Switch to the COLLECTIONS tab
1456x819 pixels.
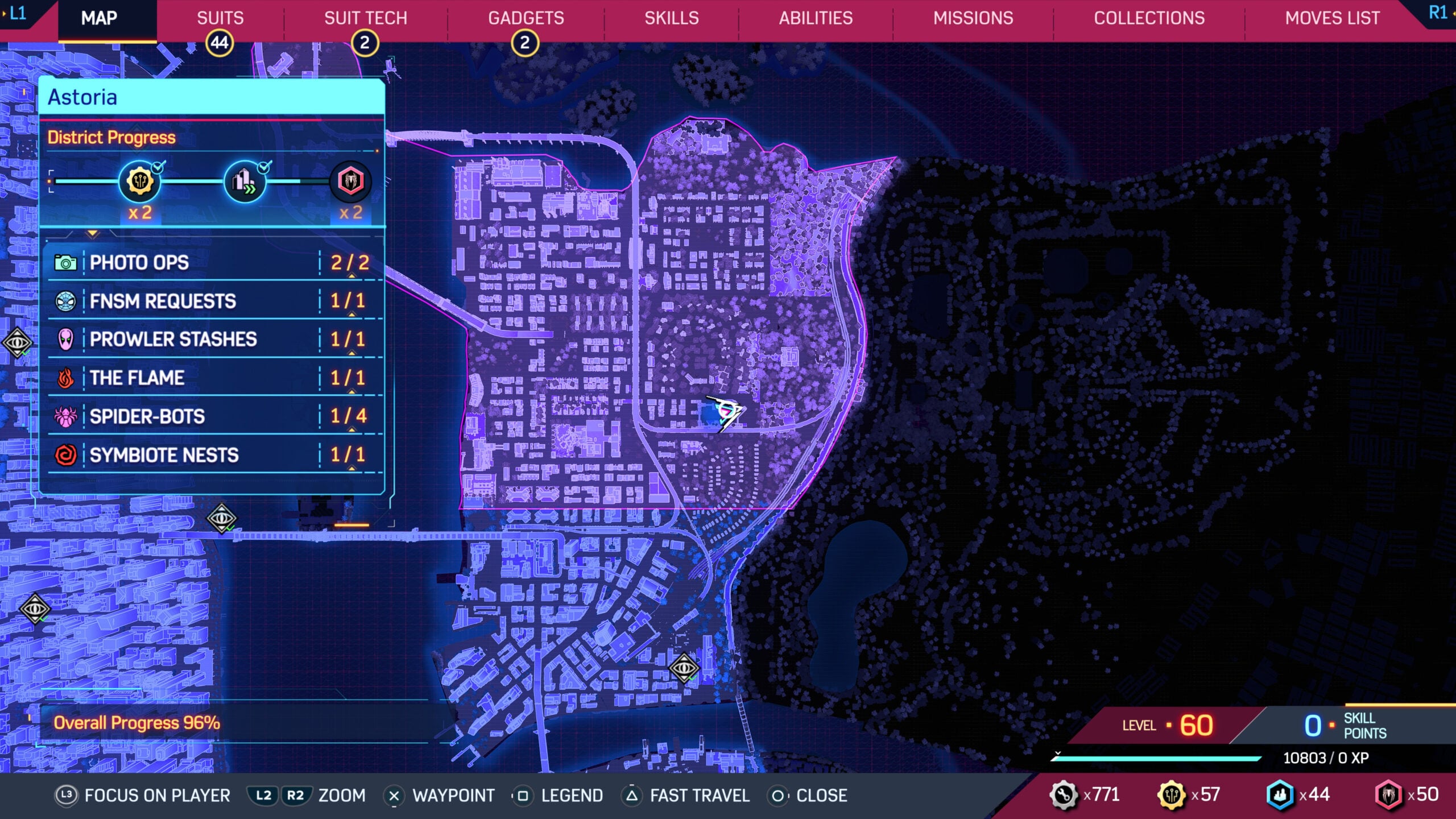(1150, 18)
